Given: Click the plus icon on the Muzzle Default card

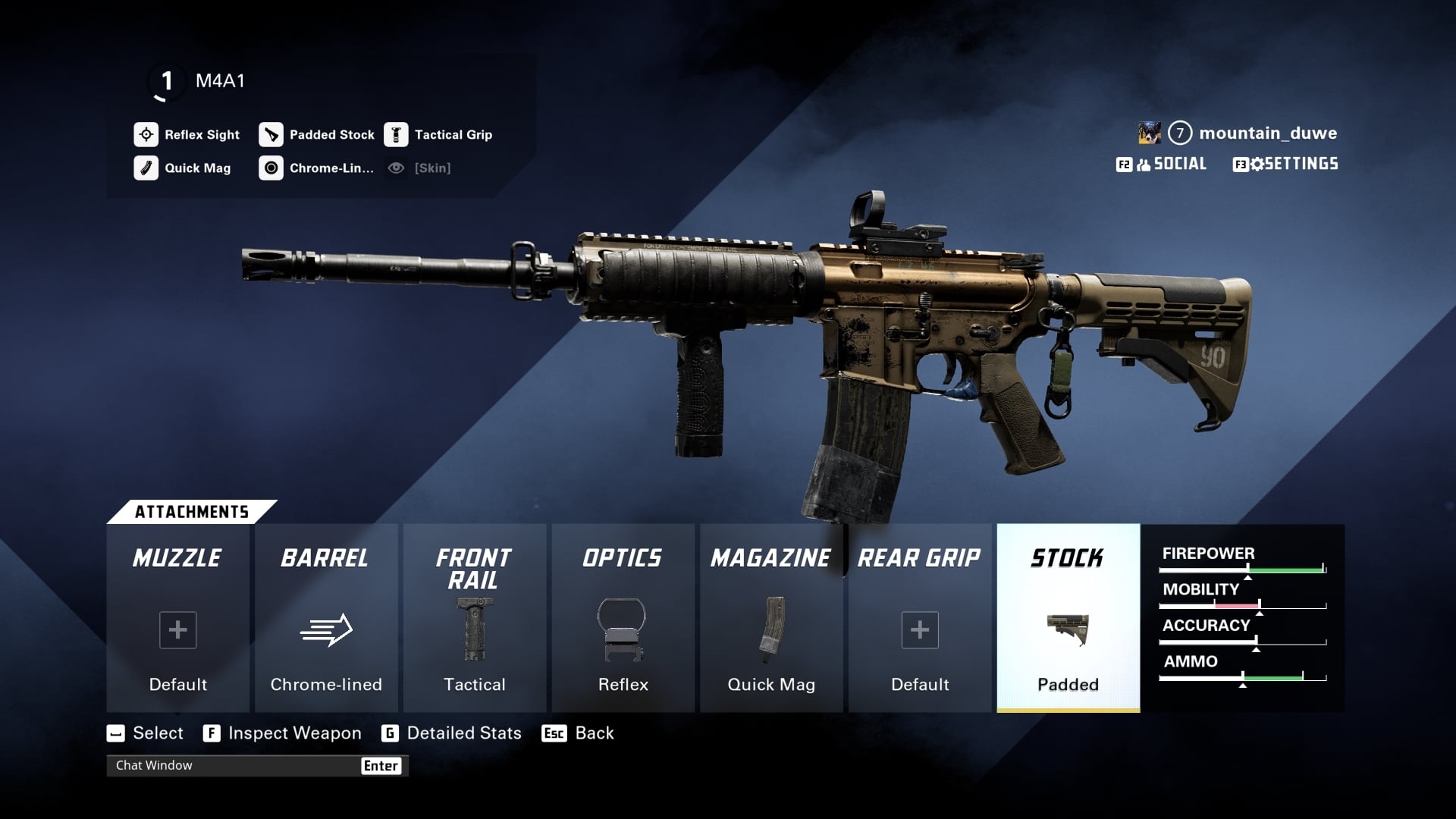Looking at the screenshot, I should 177,629.
